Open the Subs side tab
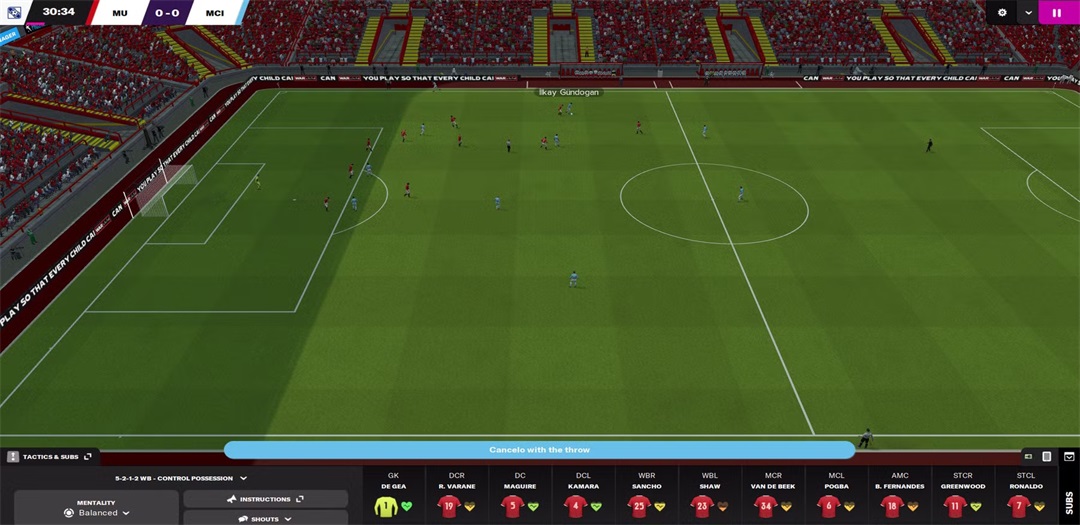Viewport: 1080px width, 525px height. pyautogui.click(x=1069, y=501)
